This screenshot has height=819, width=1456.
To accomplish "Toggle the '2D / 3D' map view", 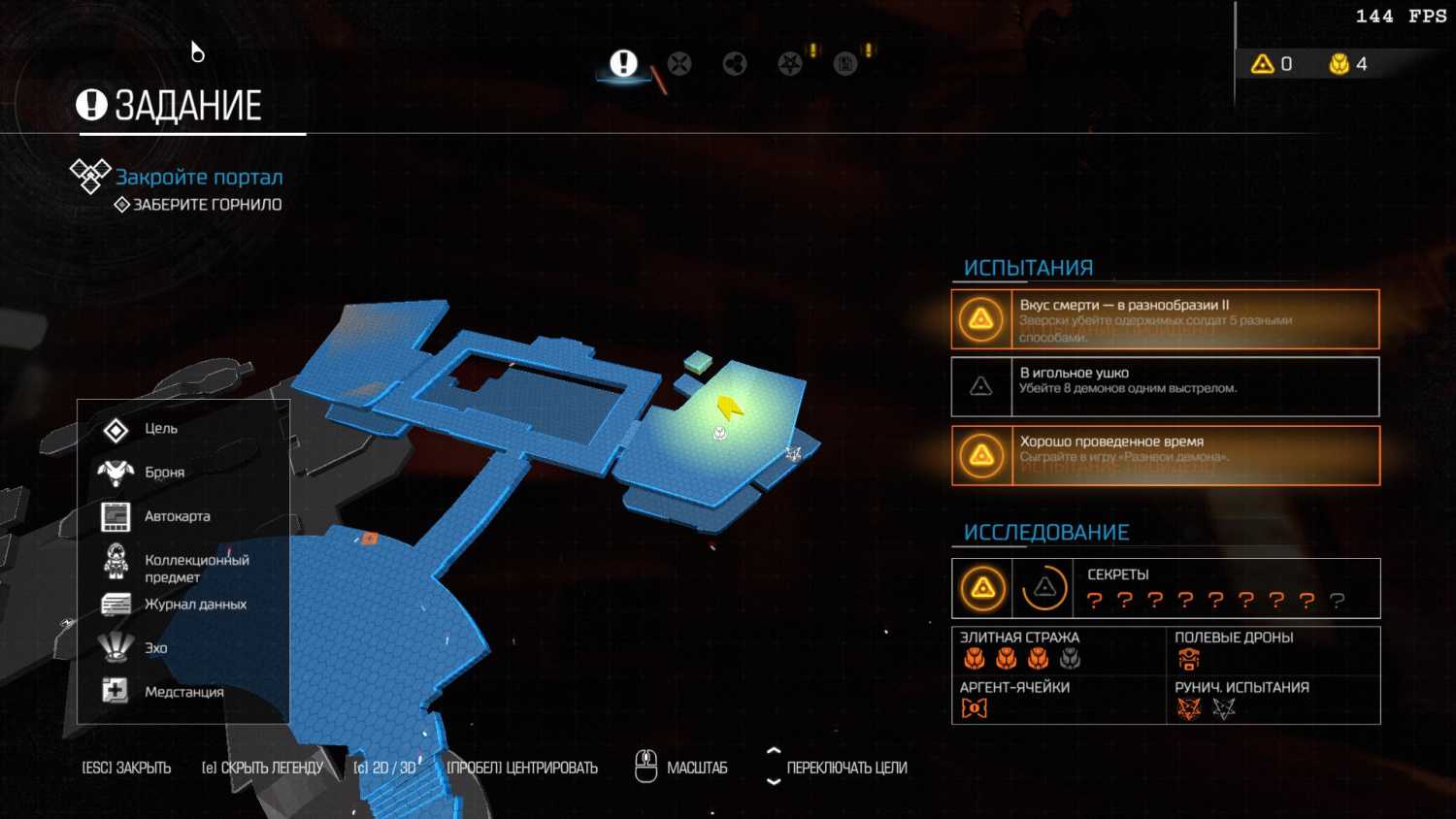I will [x=384, y=768].
